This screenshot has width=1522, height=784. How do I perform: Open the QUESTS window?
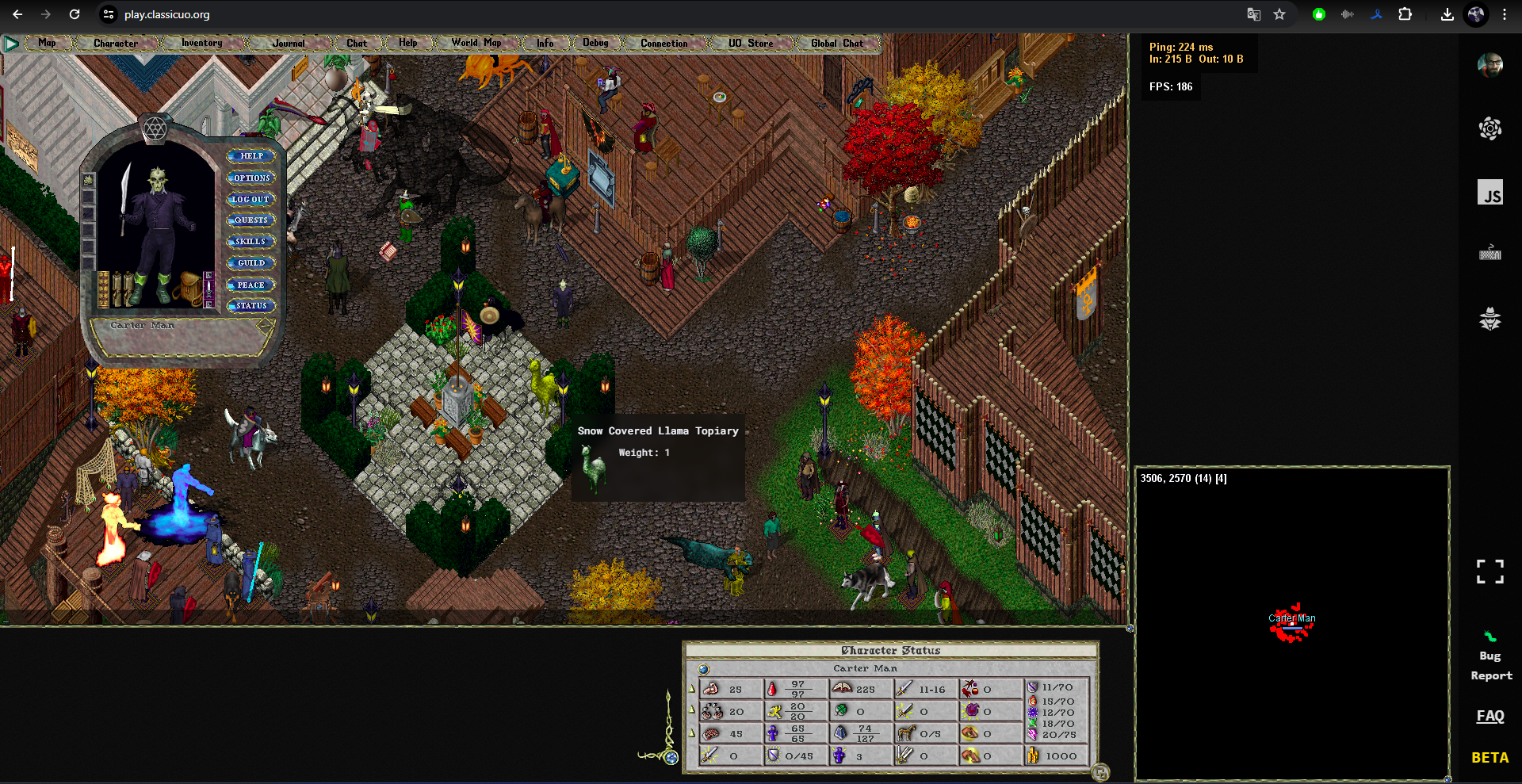coord(250,220)
